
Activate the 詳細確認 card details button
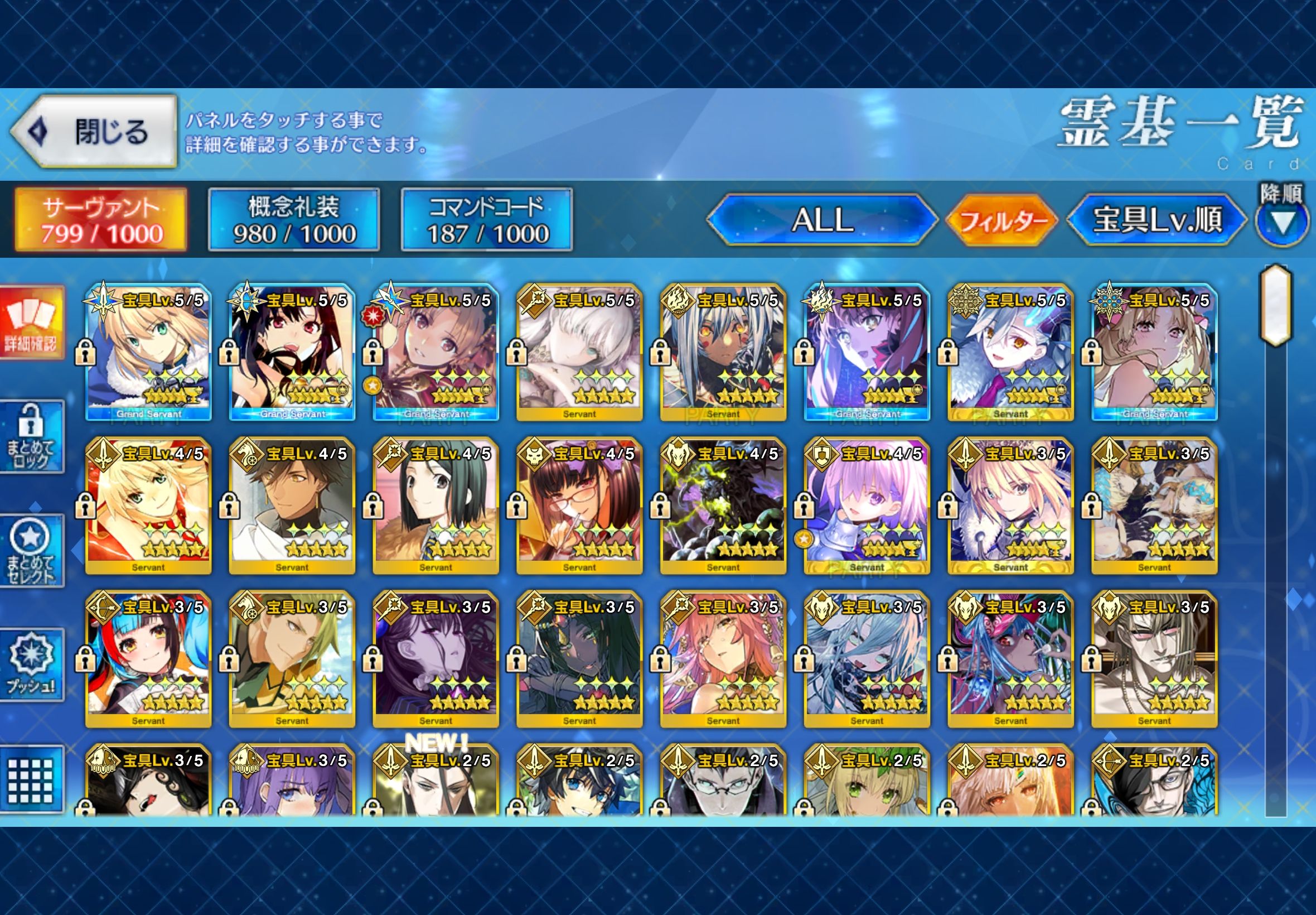(32, 323)
